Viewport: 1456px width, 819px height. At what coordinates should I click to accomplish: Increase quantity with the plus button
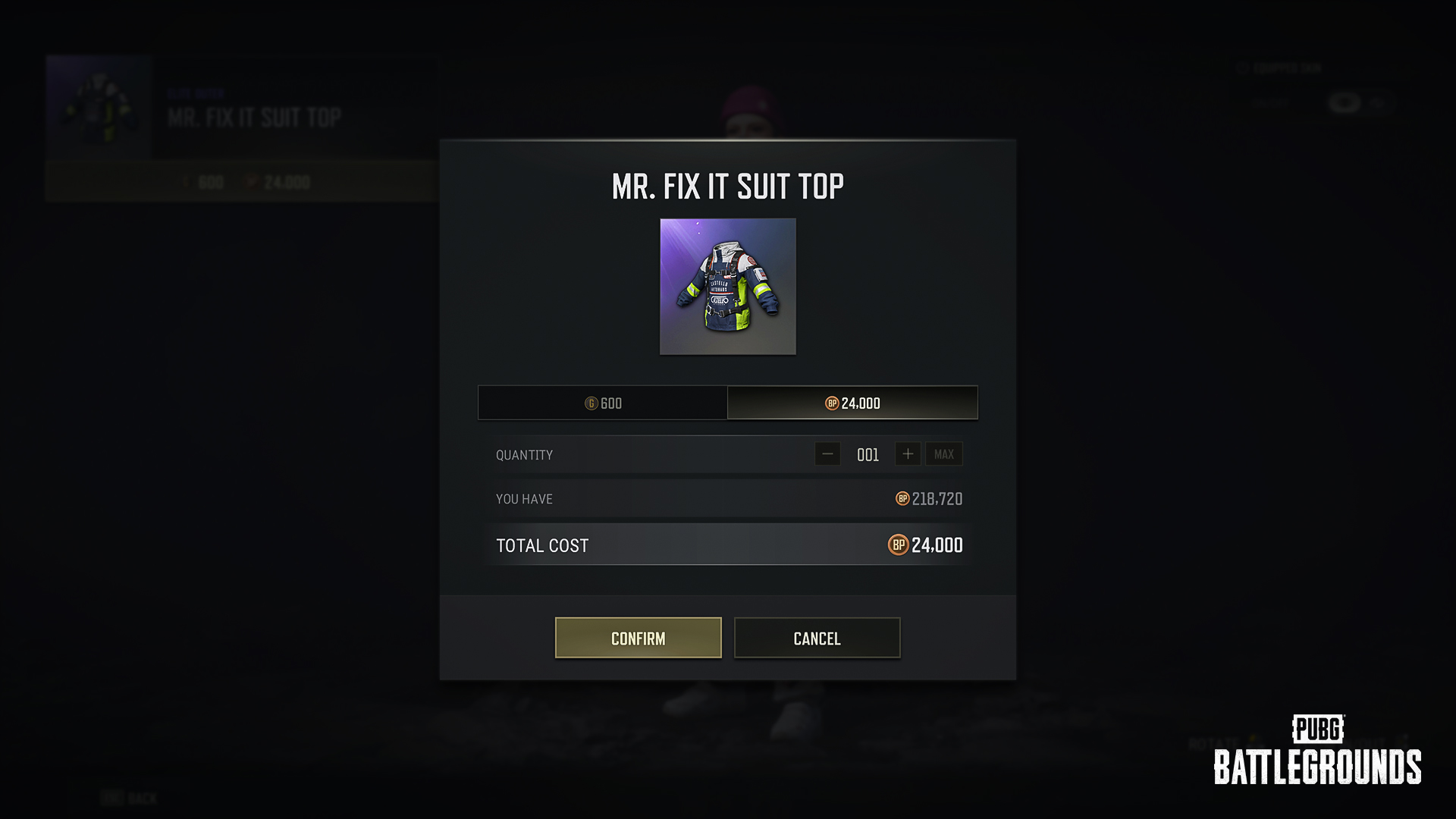[908, 454]
